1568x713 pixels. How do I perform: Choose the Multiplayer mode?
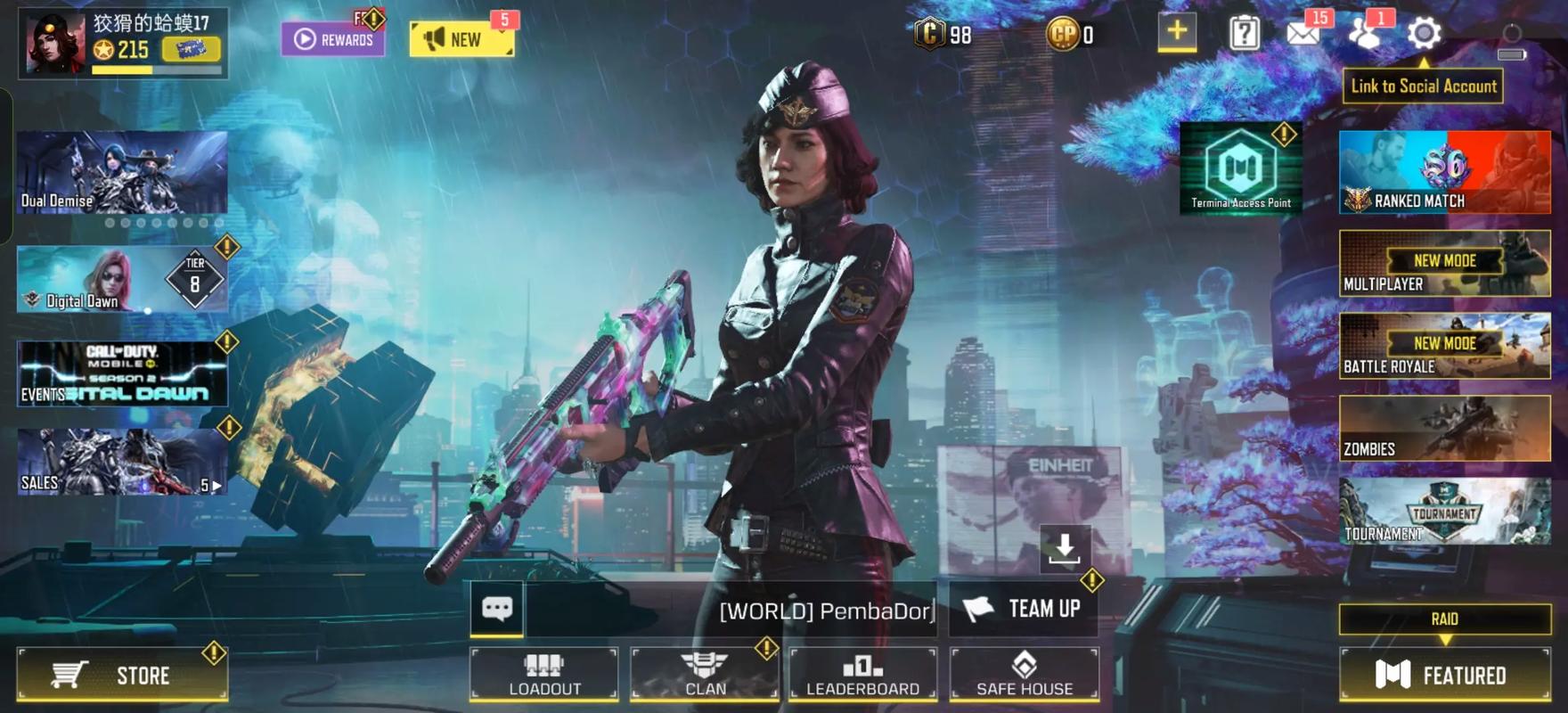[x=1444, y=264]
